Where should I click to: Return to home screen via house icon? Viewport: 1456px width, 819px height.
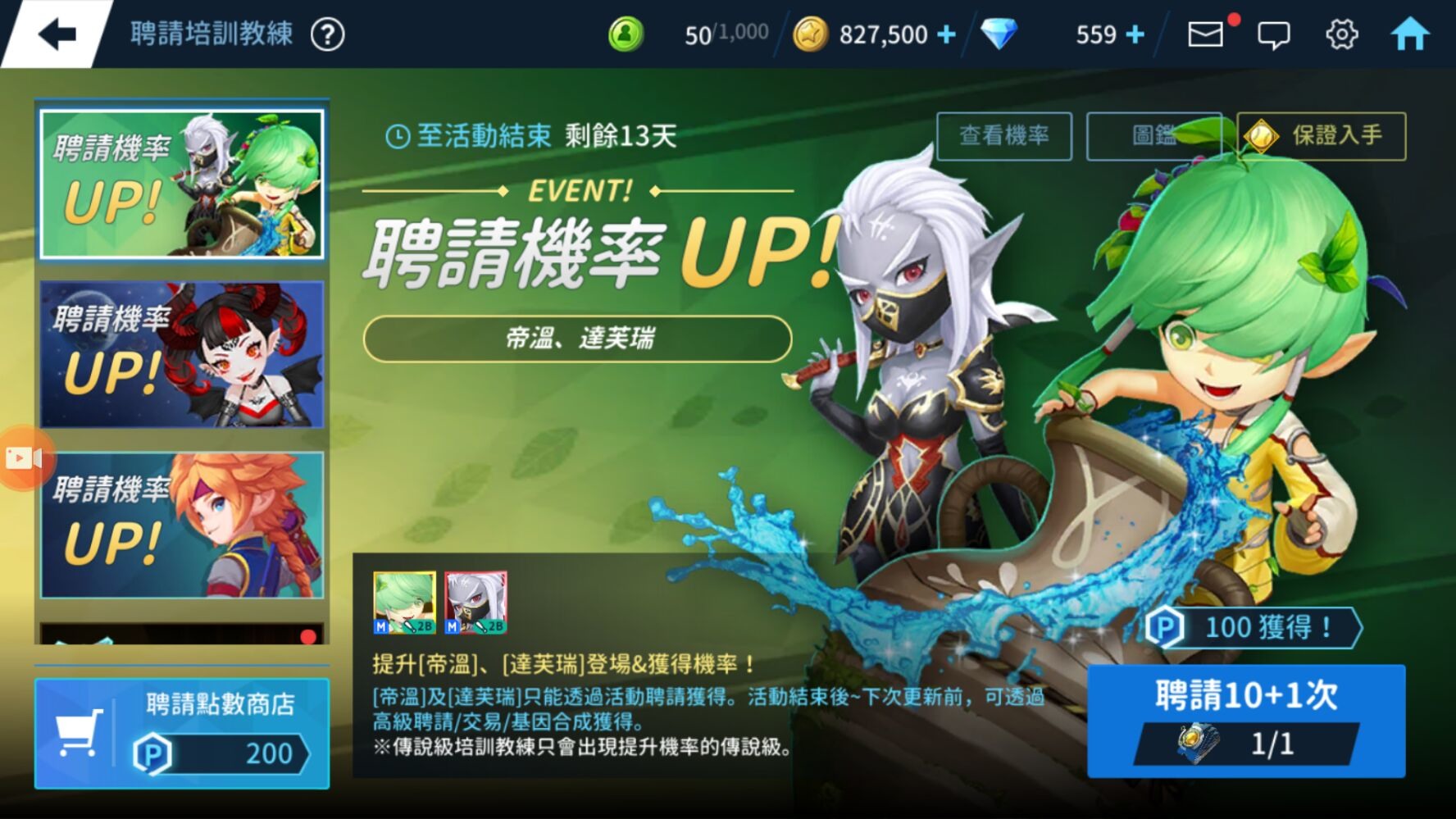pos(1412,34)
